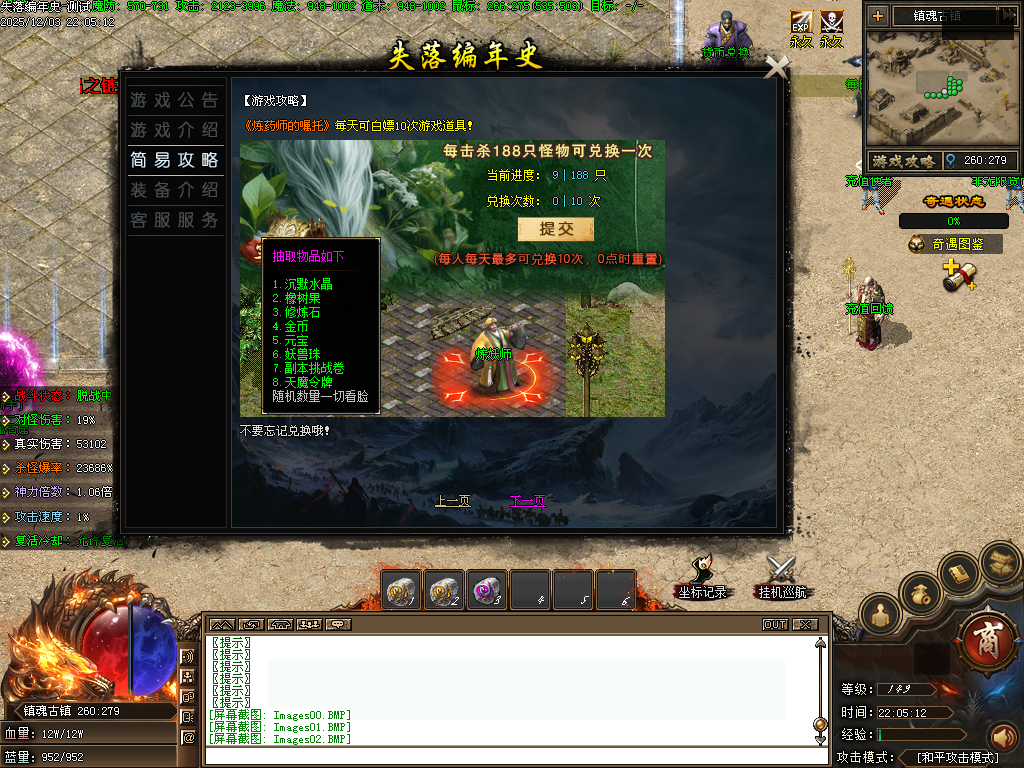
Task: Open the 装备介绍 tab
Action: point(174,190)
